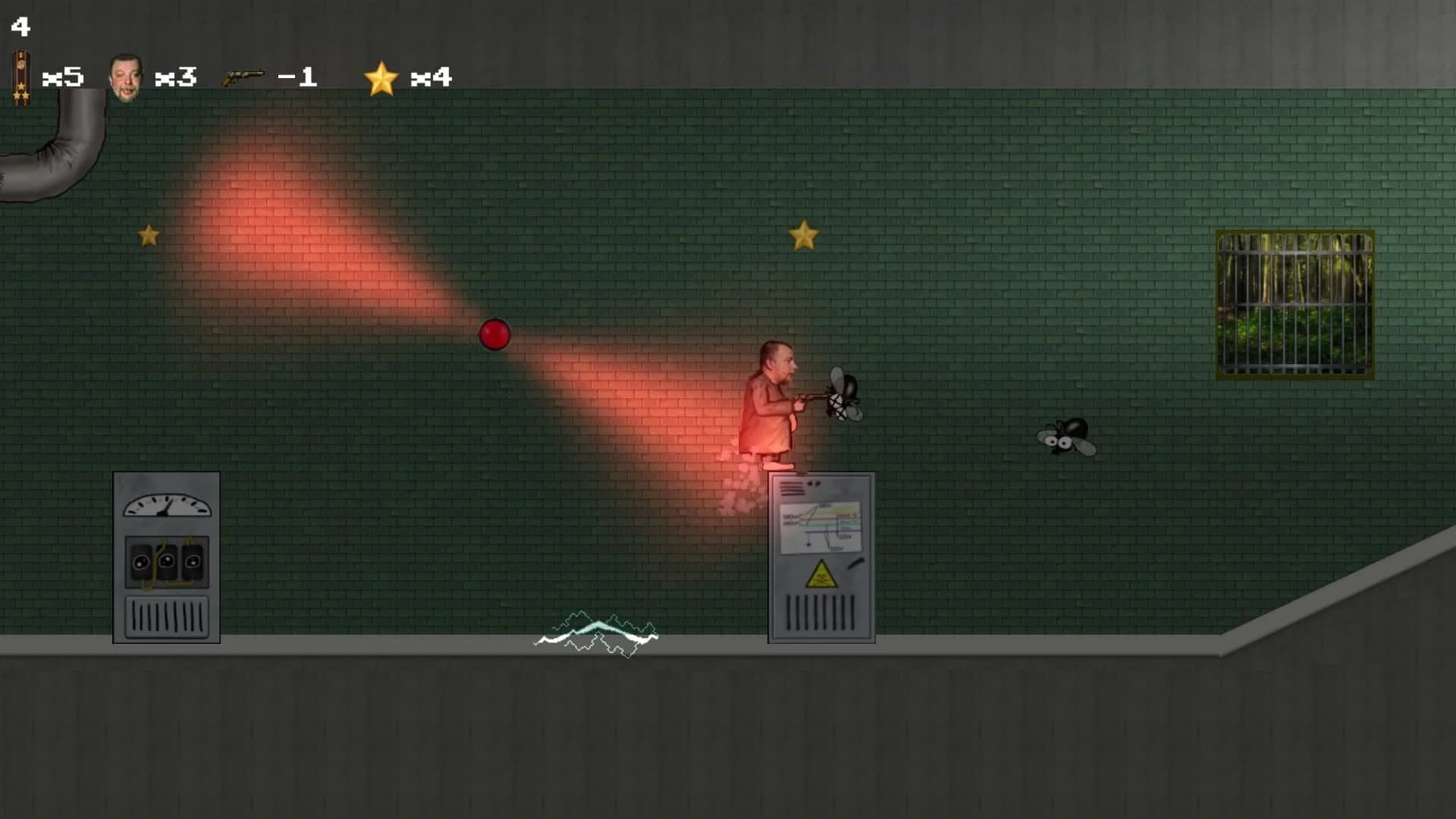Image resolution: width=1456 pixels, height=819 pixels.
Task: Click the barred window on the right wall
Action: coord(1294,303)
